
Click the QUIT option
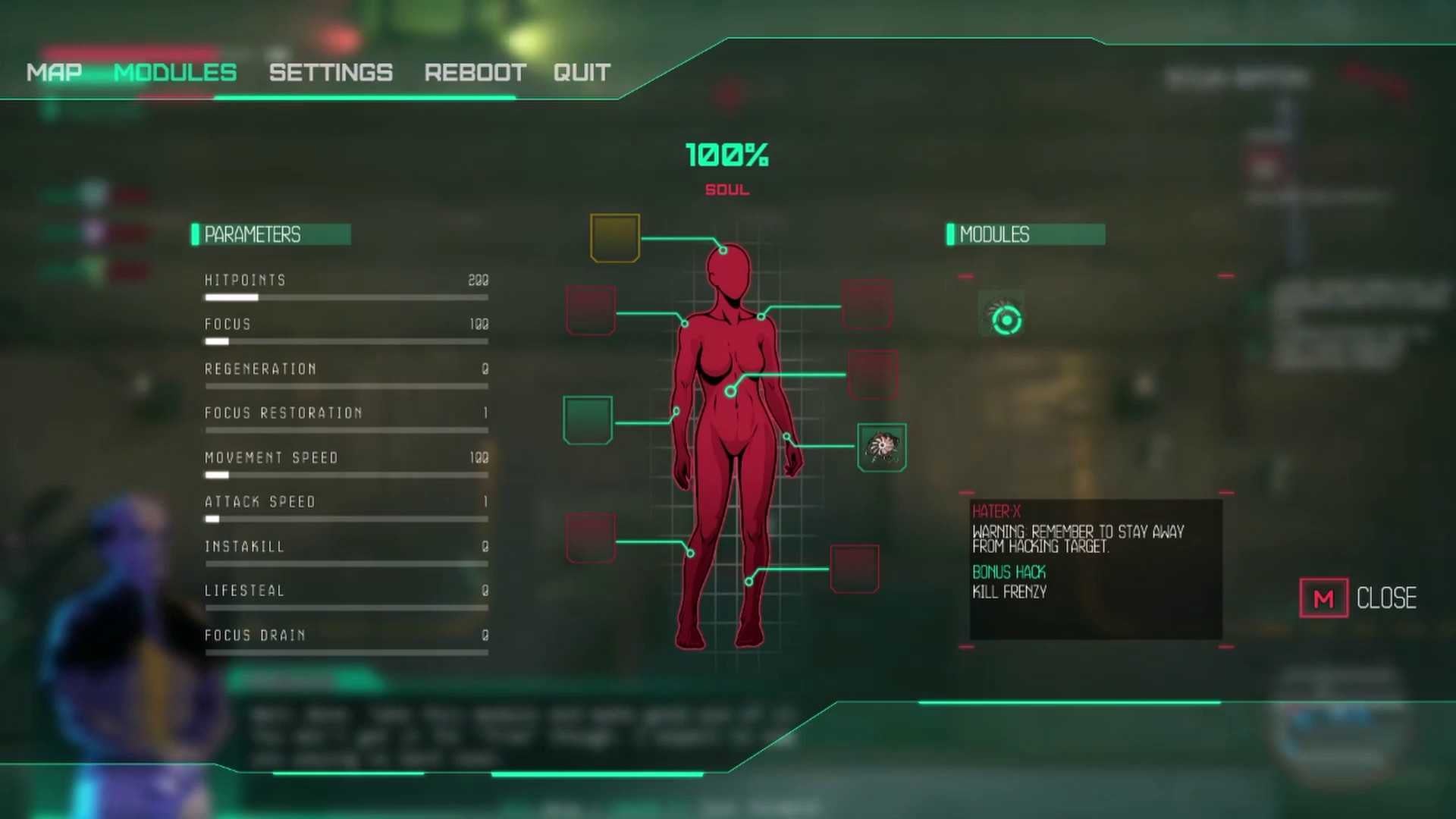pos(581,72)
